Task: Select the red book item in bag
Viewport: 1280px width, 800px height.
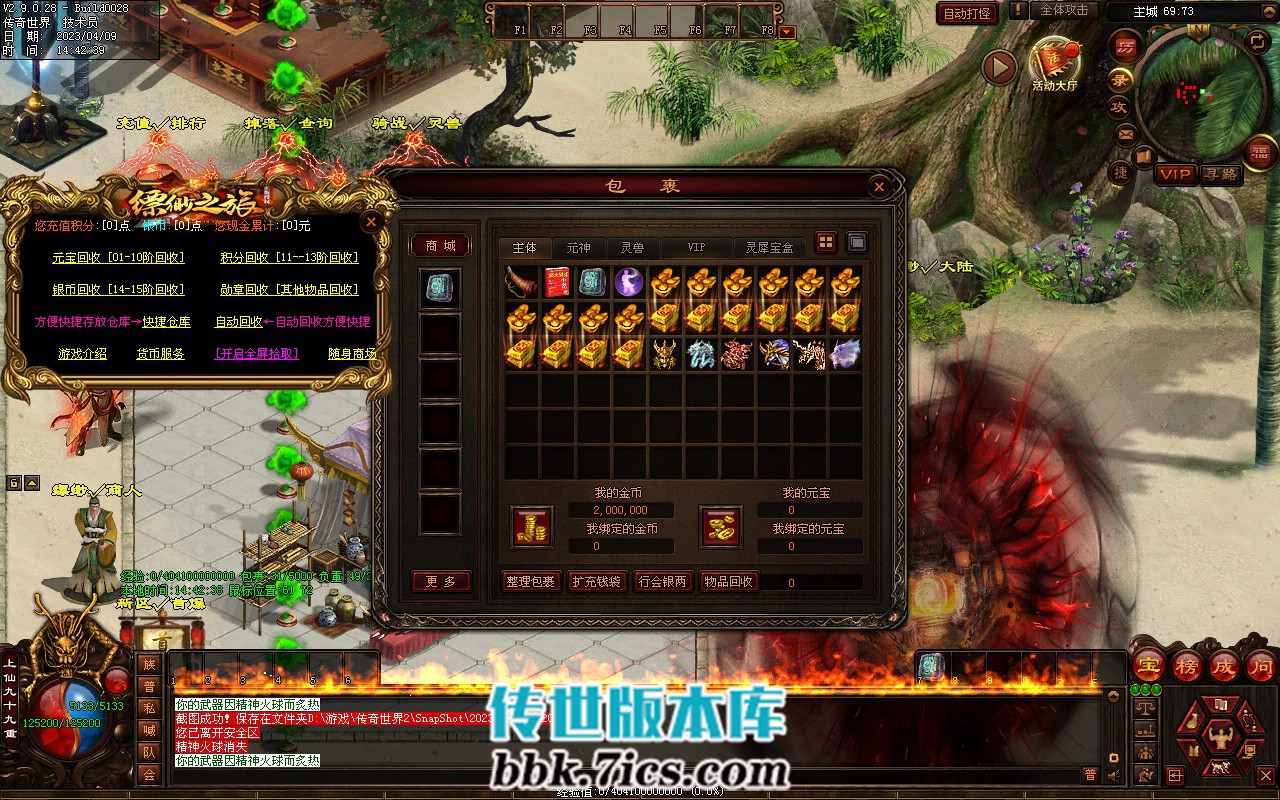Action: click(557, 283)
